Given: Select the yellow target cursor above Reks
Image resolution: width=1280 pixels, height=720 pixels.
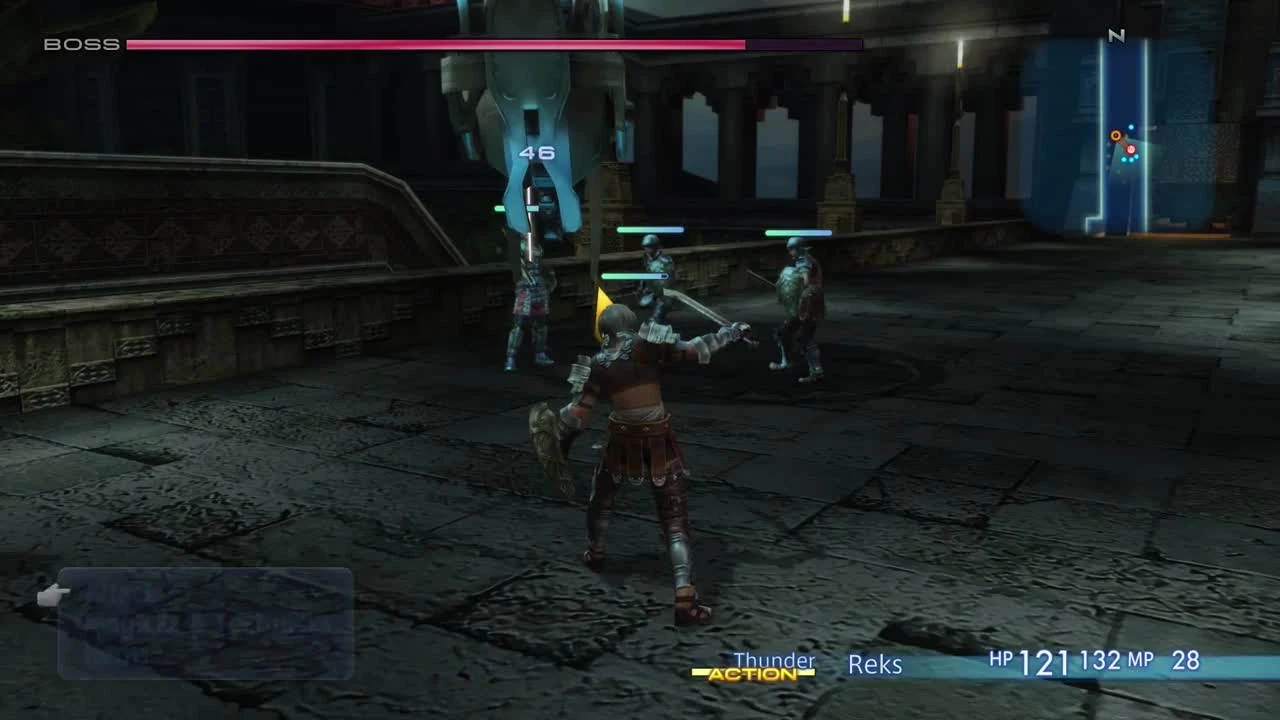Looking at the screenshot, I should (x=602, y=300).
